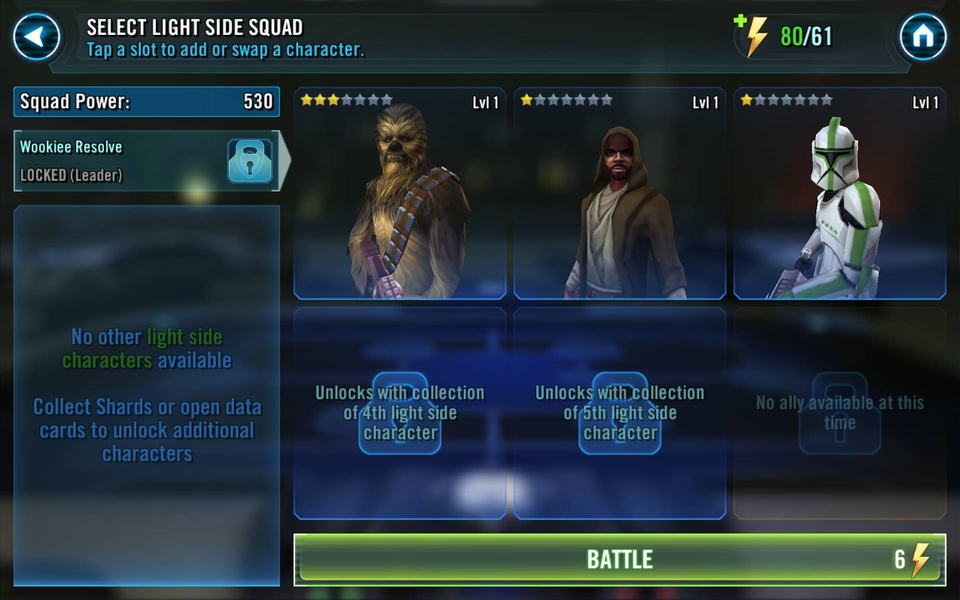Select the Chewbacca squad slot

pos(400,194)
